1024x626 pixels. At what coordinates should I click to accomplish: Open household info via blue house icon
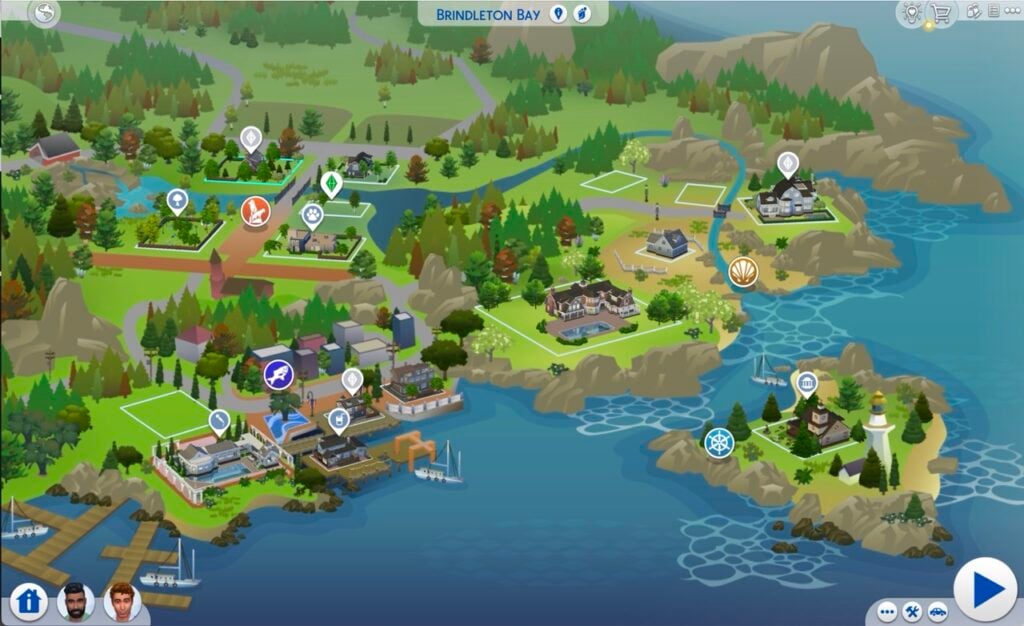[x=29, y=601]
